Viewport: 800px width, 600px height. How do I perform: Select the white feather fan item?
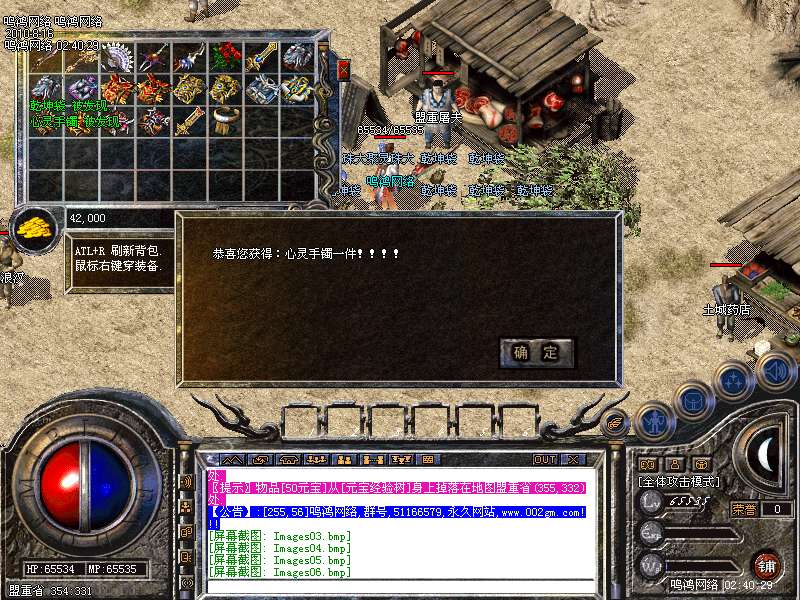(x=119, y=57)
